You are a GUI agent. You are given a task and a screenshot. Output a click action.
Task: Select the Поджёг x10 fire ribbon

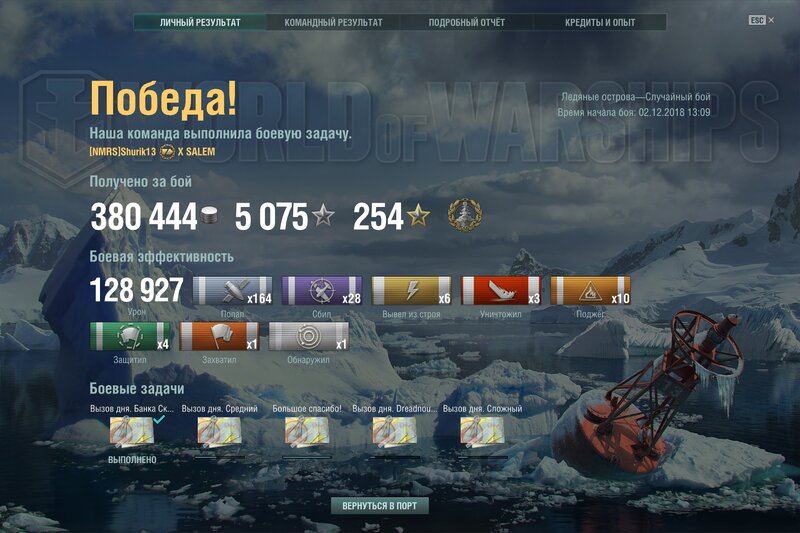591,291
